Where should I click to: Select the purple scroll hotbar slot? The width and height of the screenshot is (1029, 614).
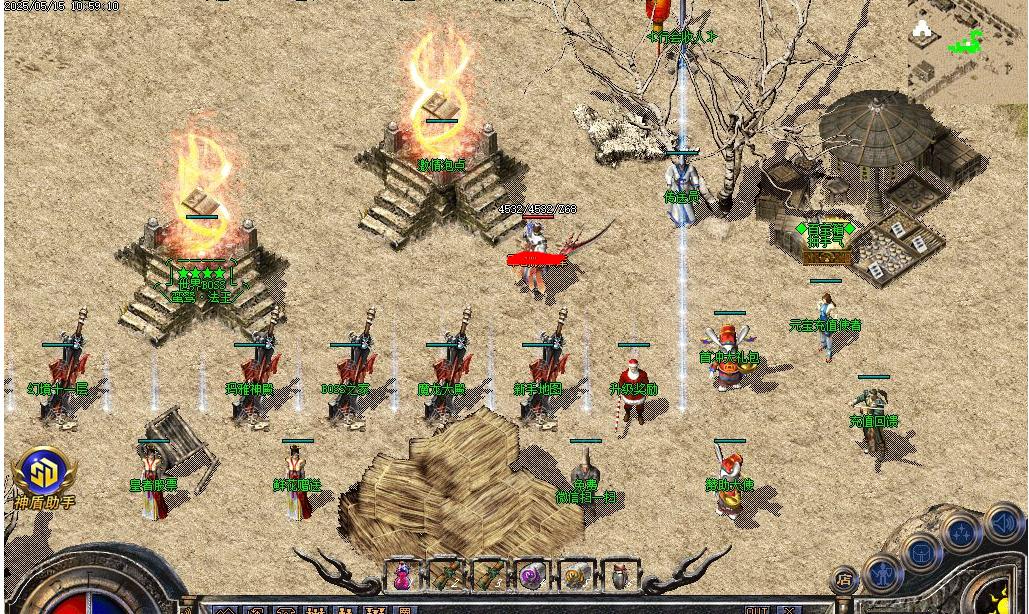[532, 576]
